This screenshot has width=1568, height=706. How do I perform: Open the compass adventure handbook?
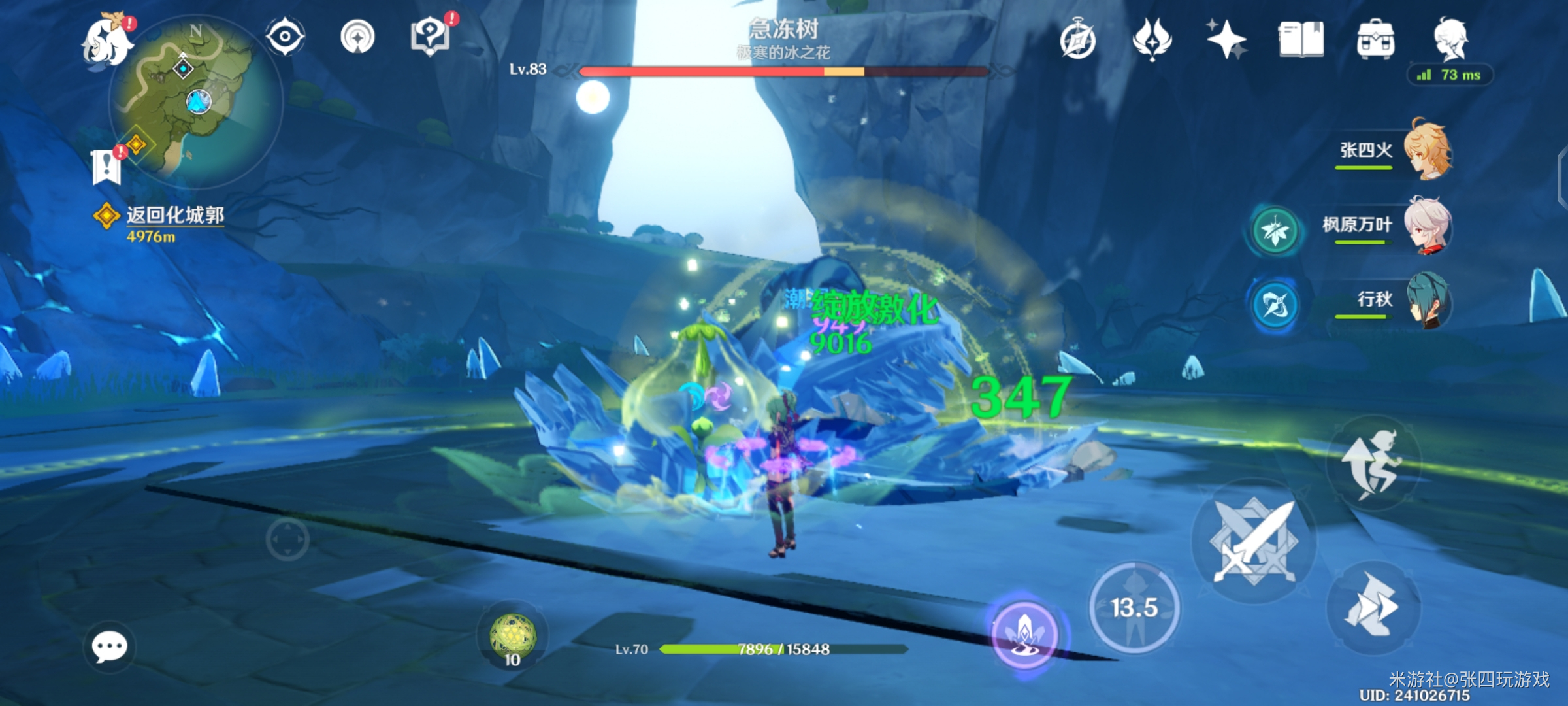[x=1077, y=41]
